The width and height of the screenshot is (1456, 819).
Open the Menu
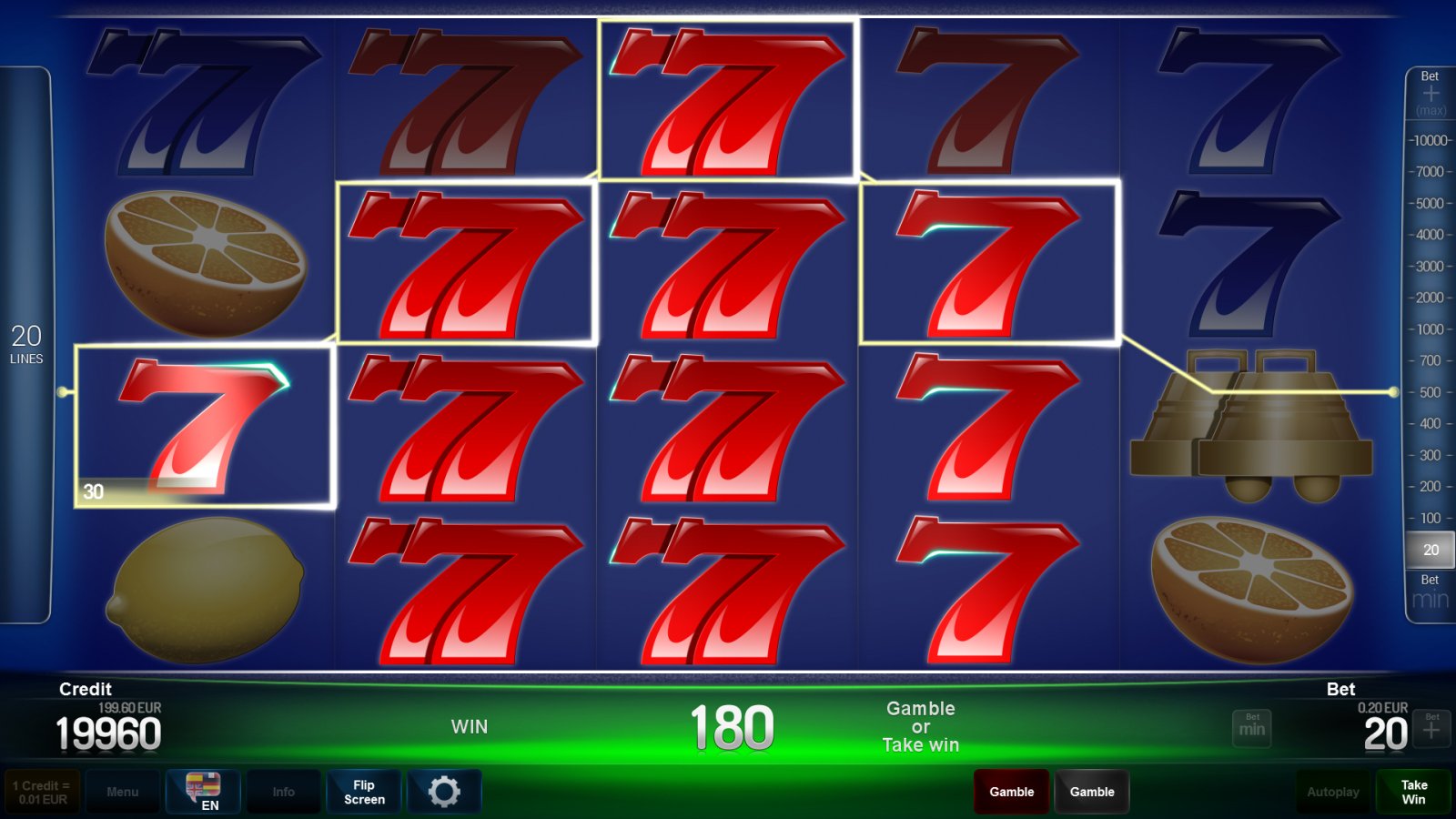click(124, 791)
